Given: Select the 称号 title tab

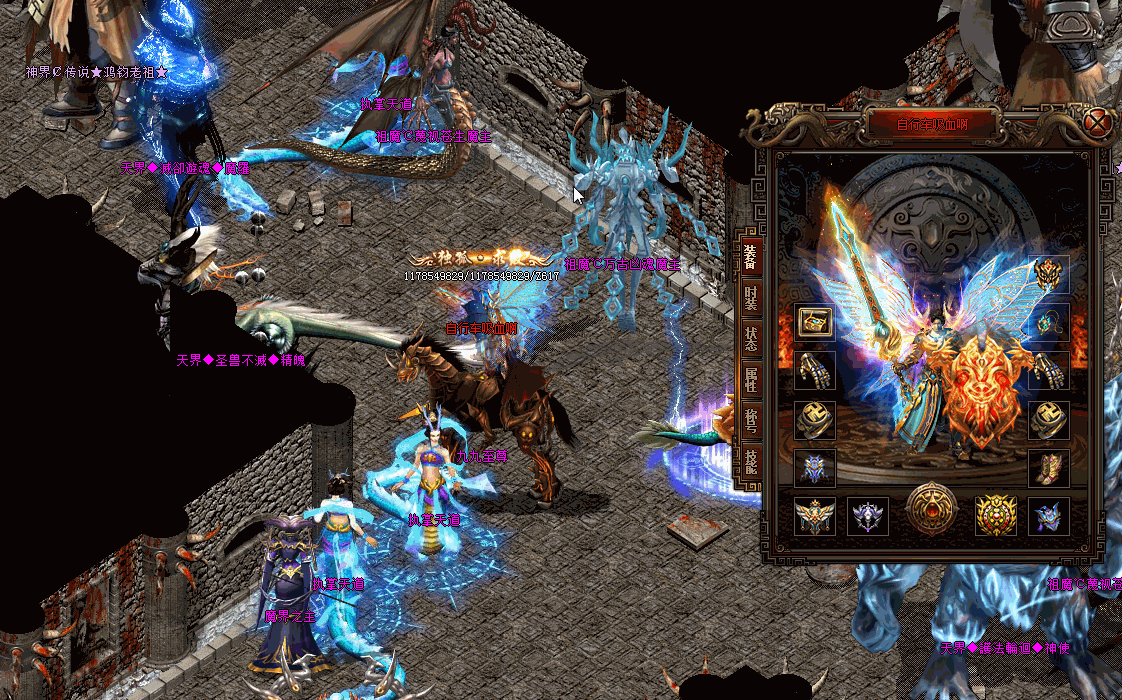Looking at the screenshot, I should (750, 420).
